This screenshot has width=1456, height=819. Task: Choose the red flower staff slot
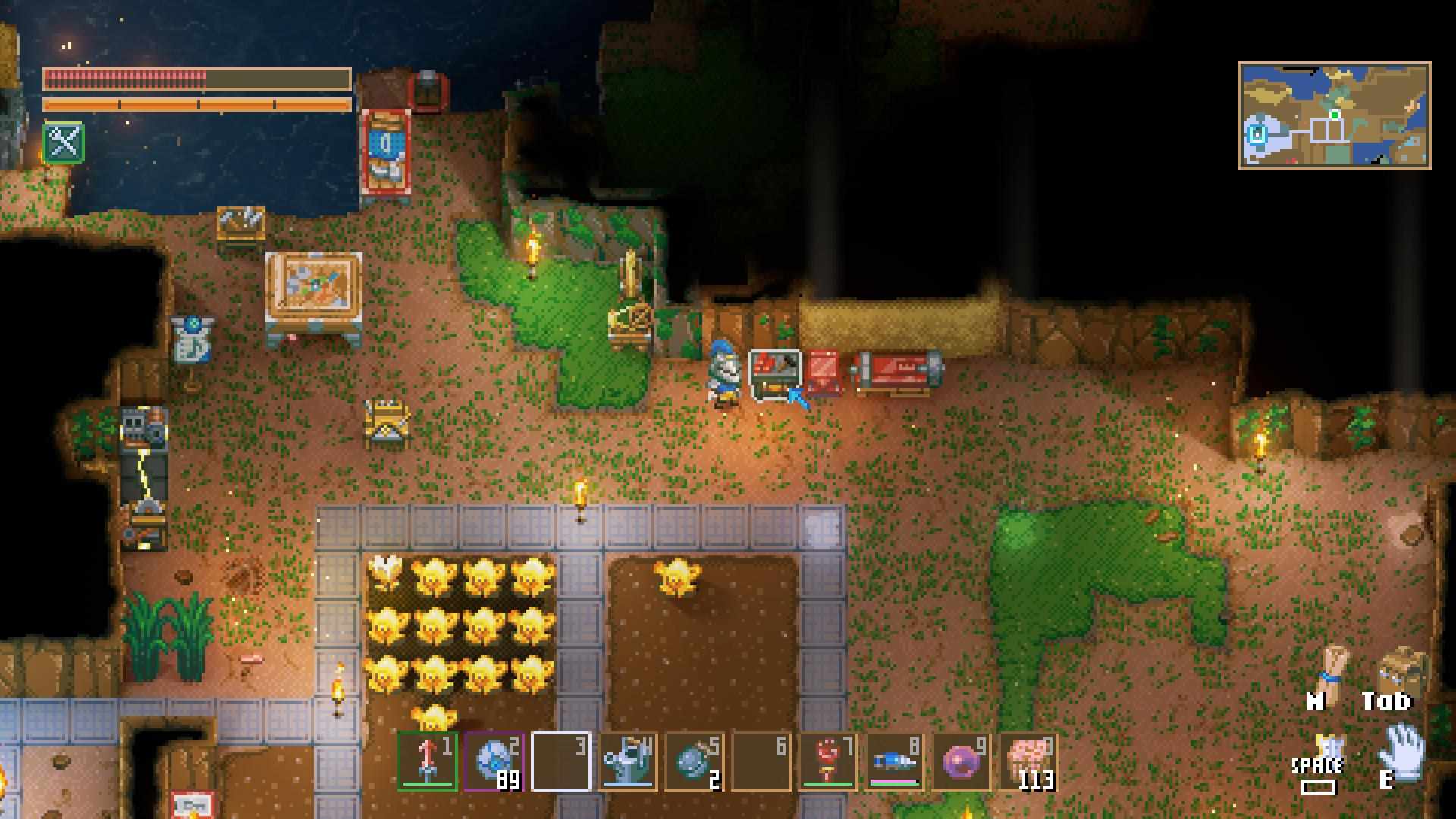[x=827, y=761]
